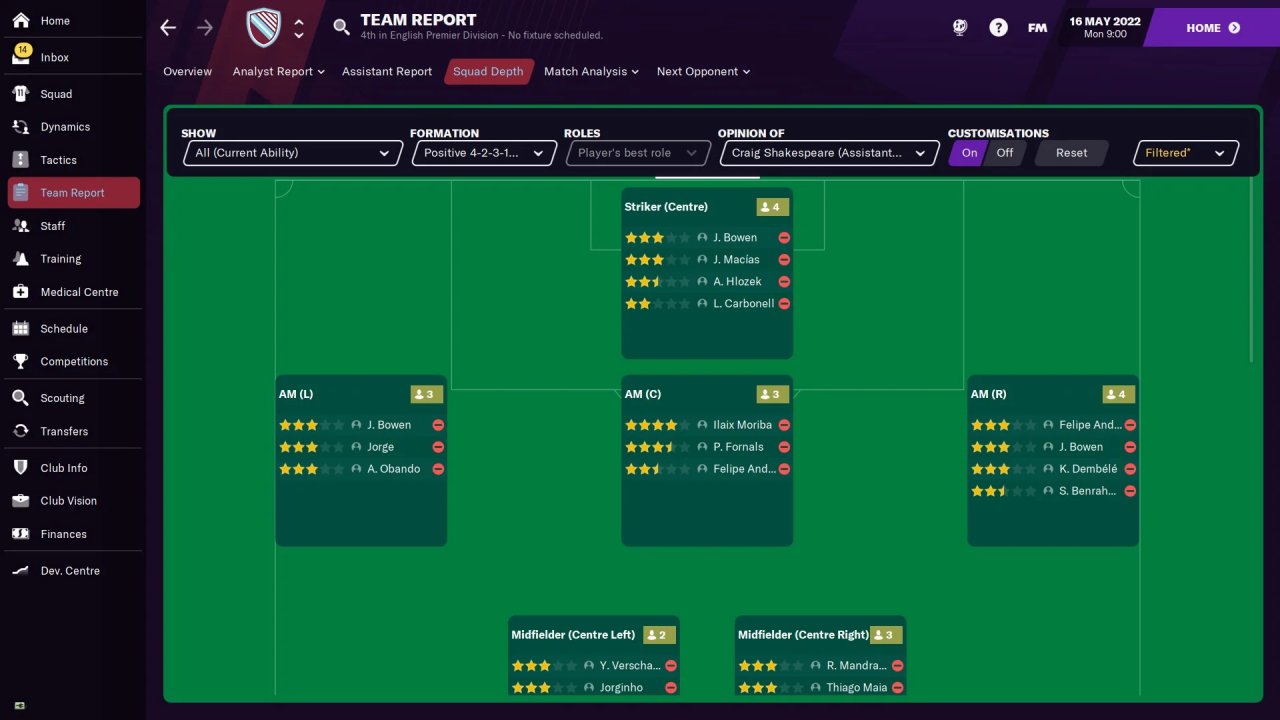Go back with the left arrow

coord(168,28)
